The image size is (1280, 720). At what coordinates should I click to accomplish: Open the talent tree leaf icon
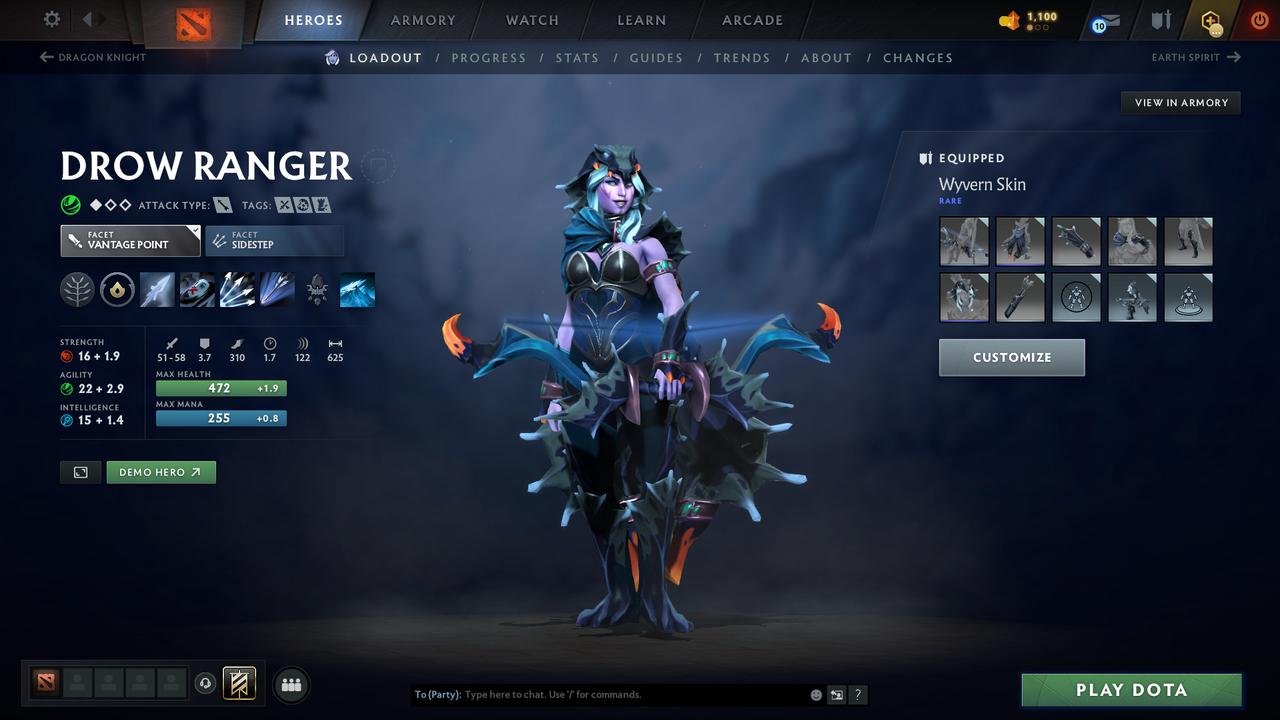77,289
